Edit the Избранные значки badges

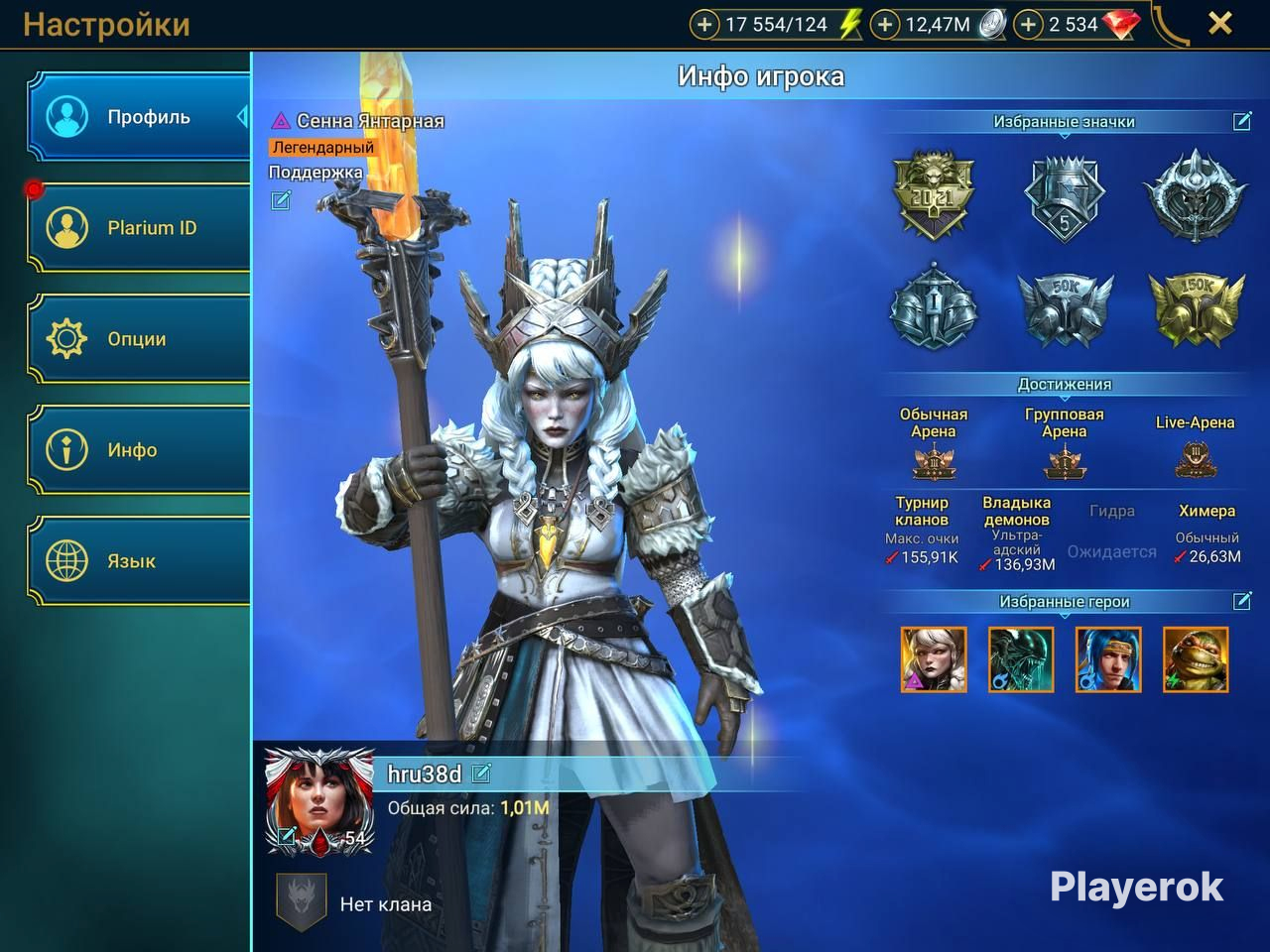(1242, 121)
